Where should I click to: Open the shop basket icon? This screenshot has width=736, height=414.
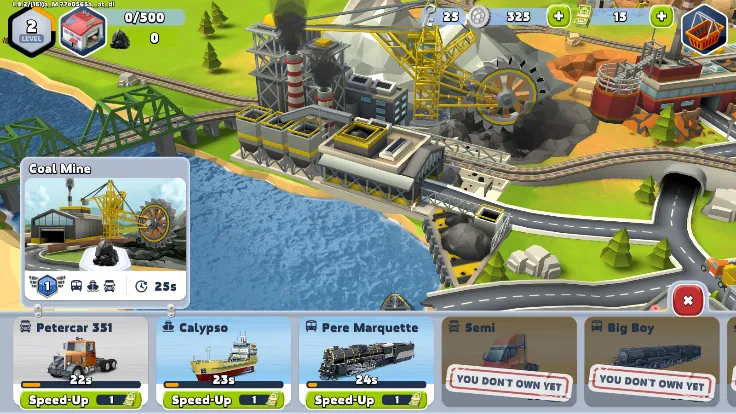click(707, 30)
